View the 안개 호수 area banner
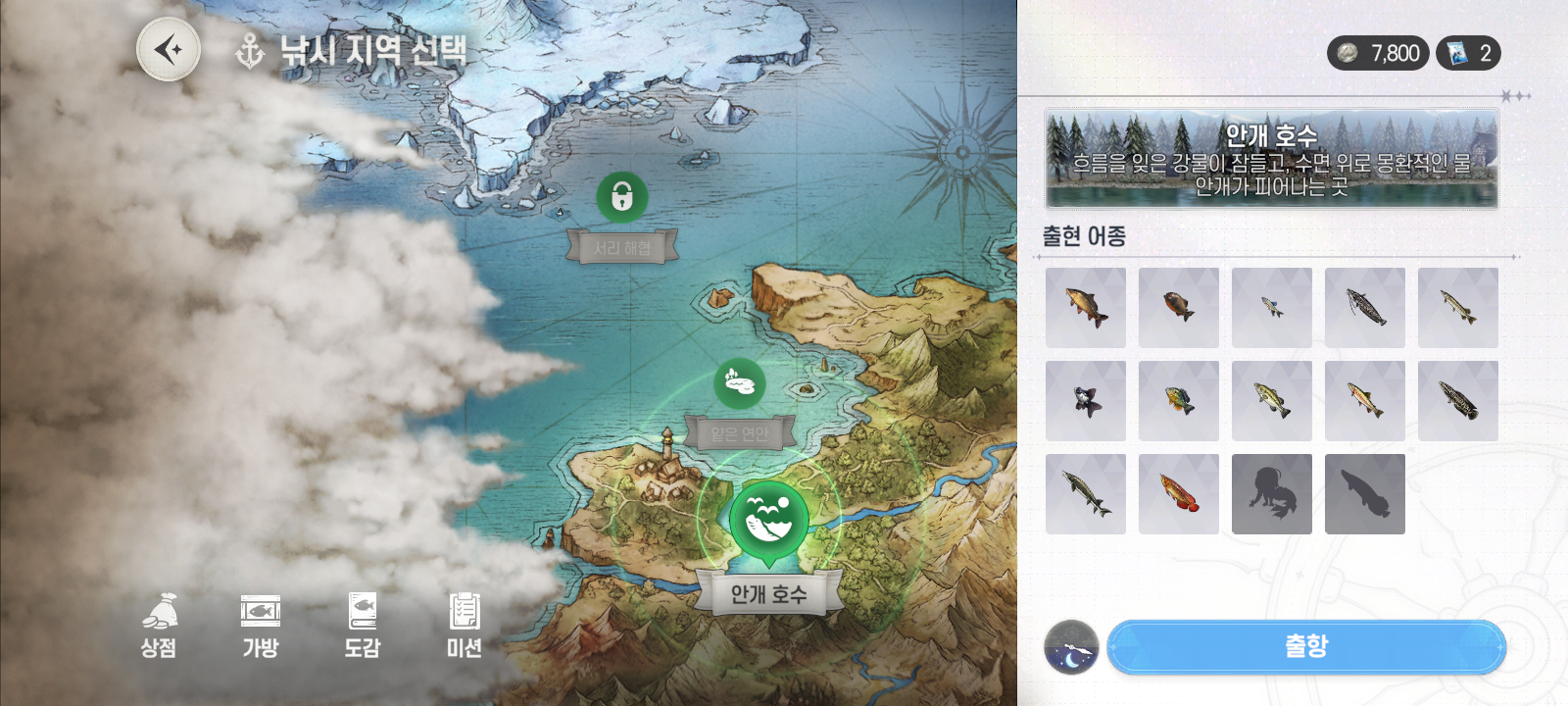The height and width of the screenshot is (706, 1568). click(x=1271, y=159)
